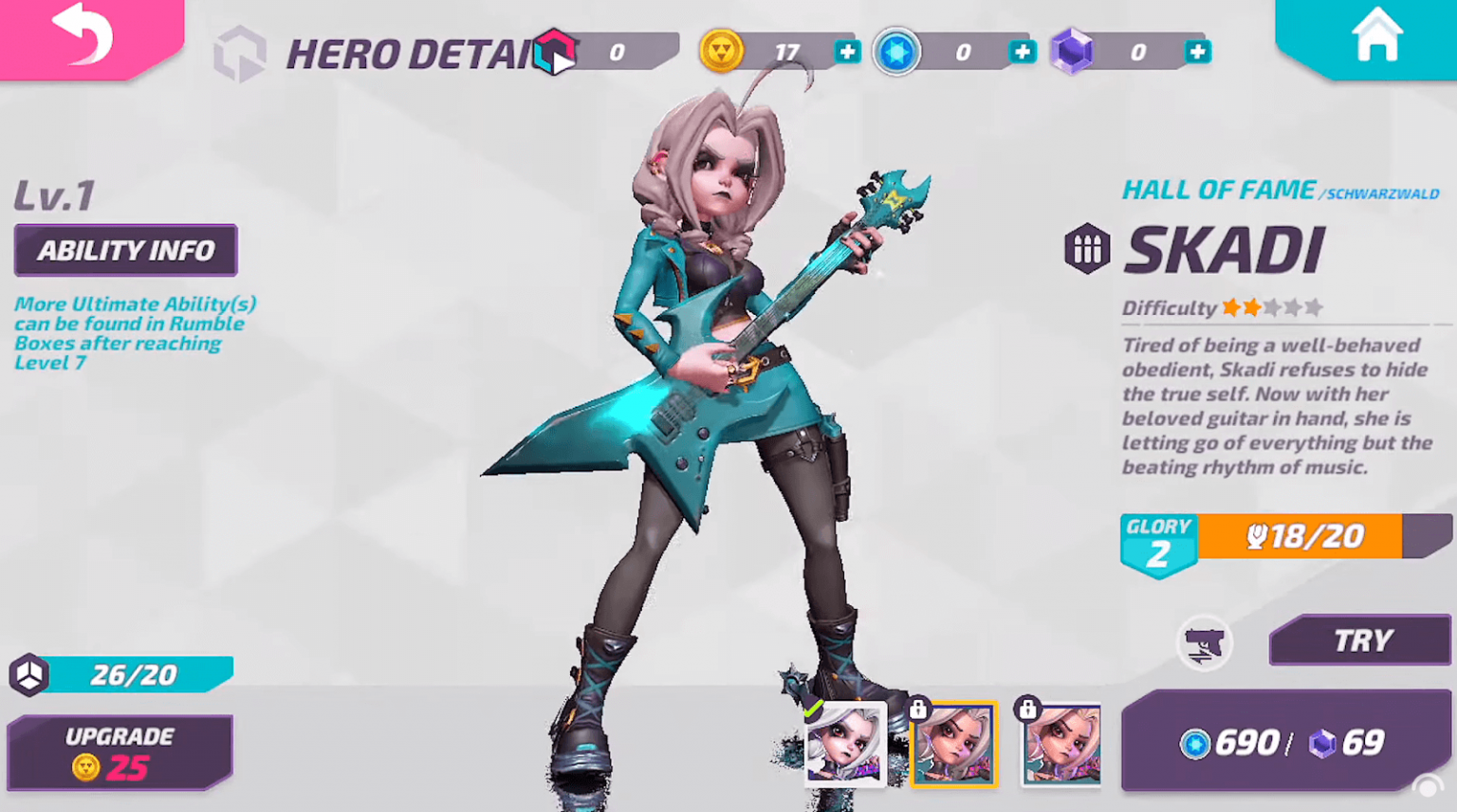Click the hexagon icon next to HERO DETAIL
The image size is (1457, 812).
pyautogui.click(x=239, y=52)
